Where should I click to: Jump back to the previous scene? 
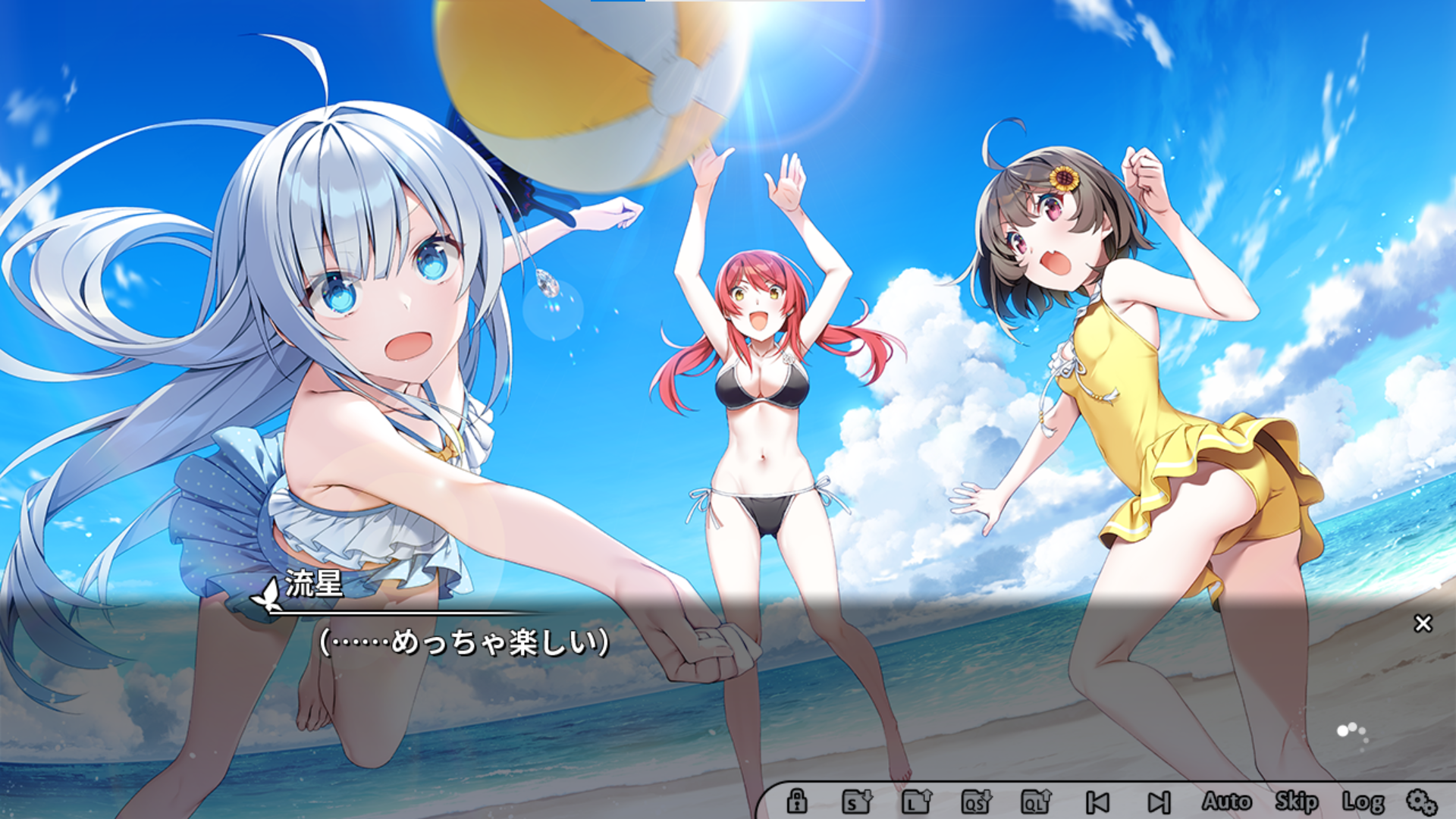(x=1097, y=802)
